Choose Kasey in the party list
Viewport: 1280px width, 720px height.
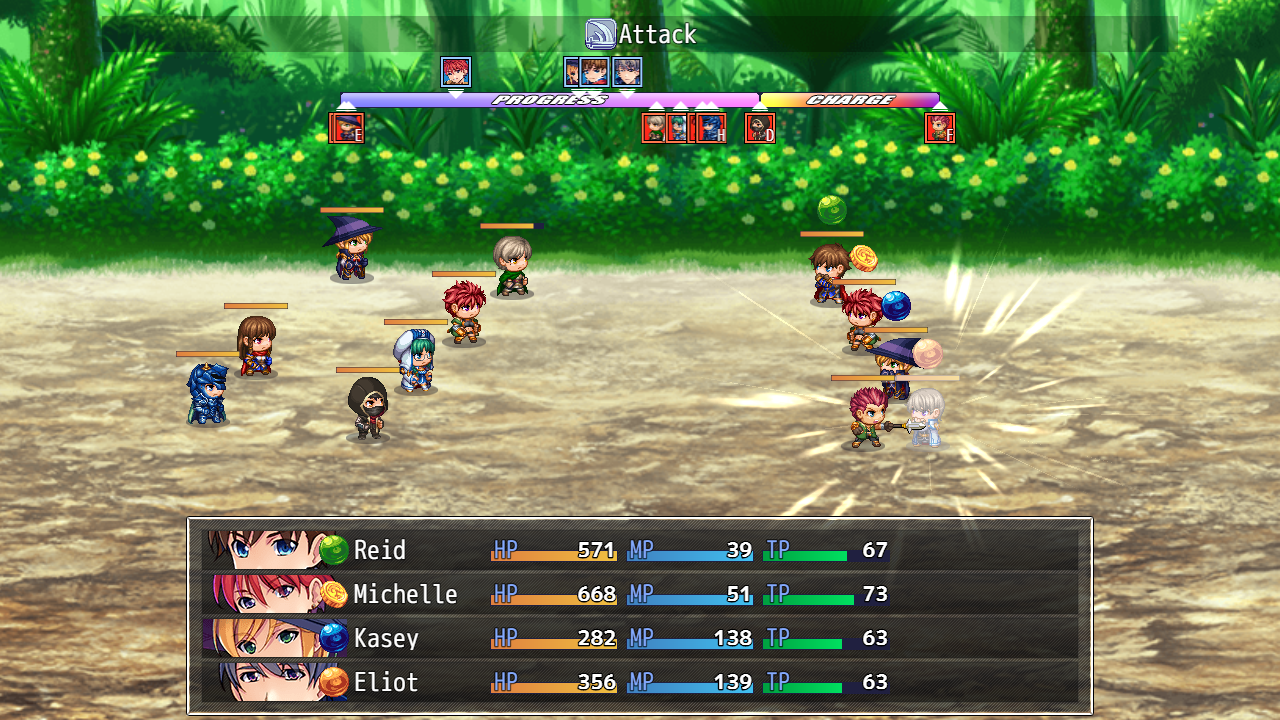coord(640,638)
